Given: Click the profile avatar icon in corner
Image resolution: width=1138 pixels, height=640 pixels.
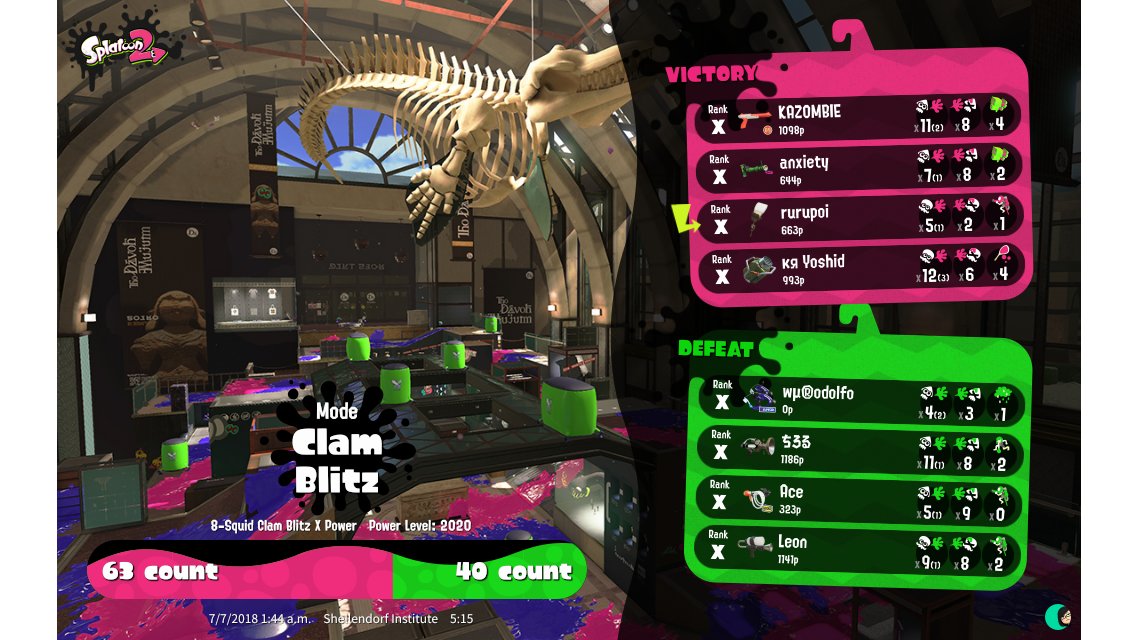Looking at the screenshot, I should [1058, 616].
